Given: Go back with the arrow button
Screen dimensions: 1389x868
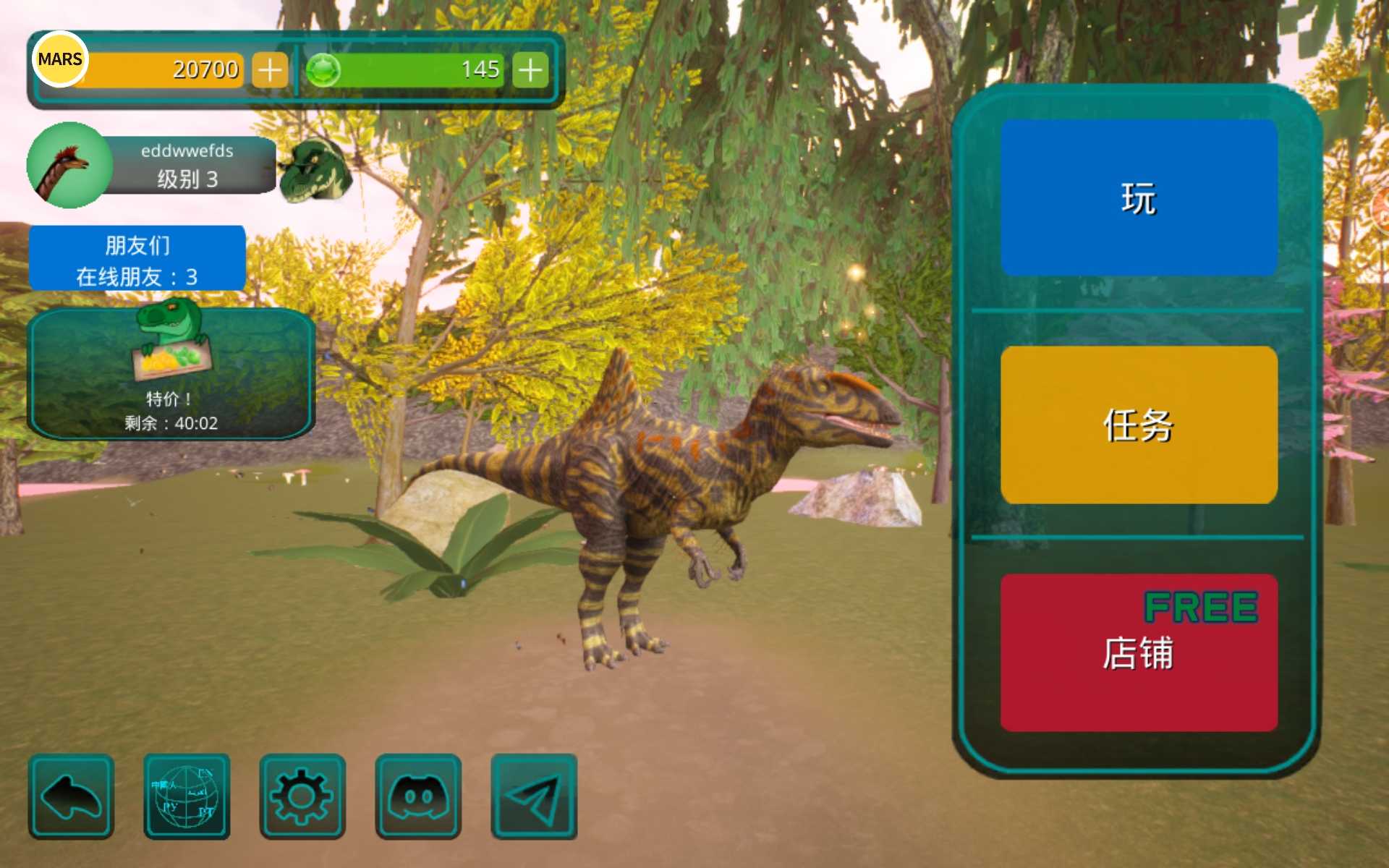Looking at the screenshot, I should [71, 796].
